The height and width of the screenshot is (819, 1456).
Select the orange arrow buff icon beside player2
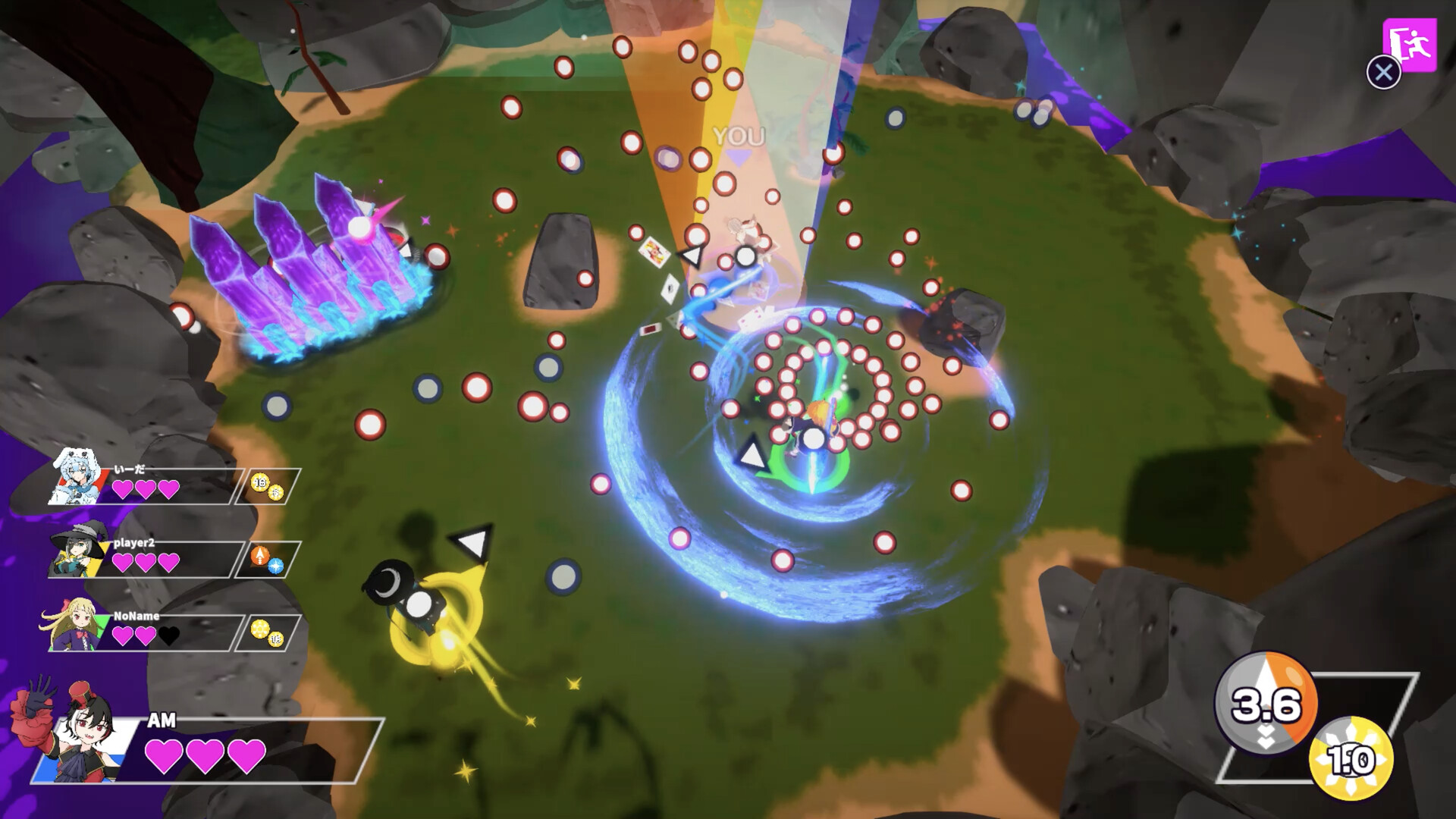(261, 554)
